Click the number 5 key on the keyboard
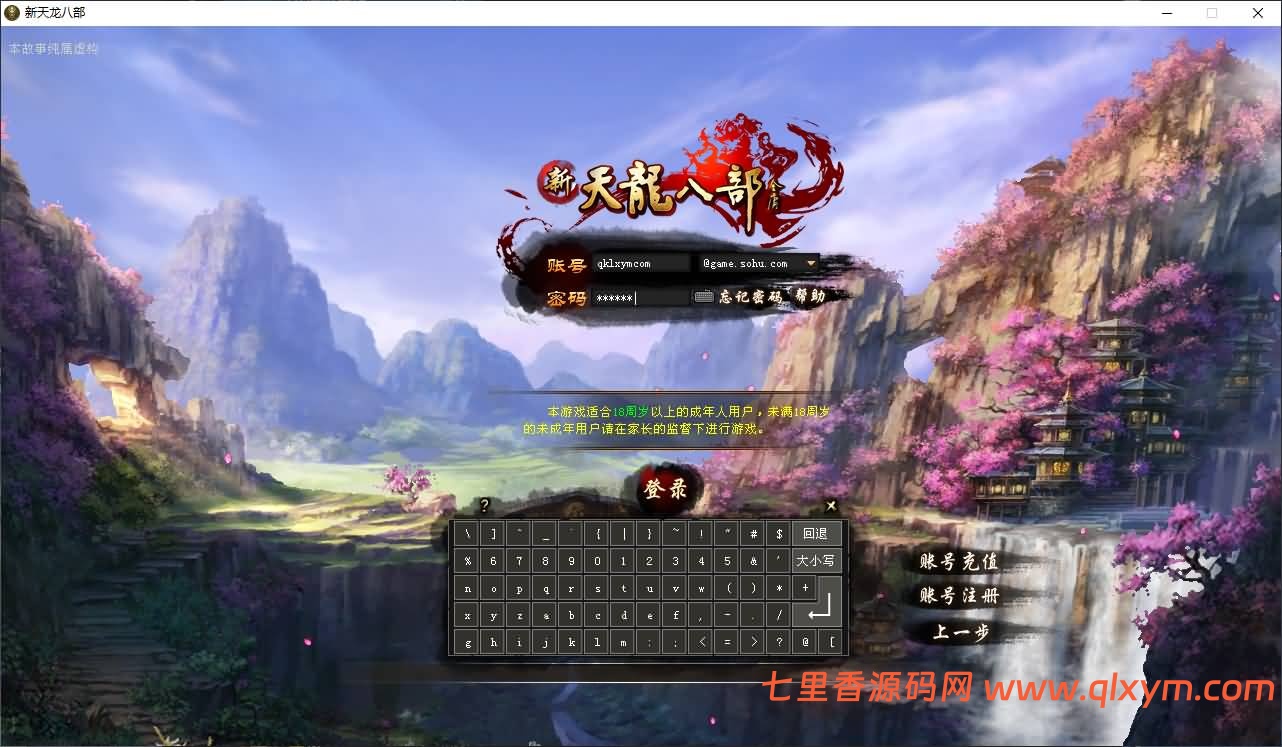Viewport: 1282px width, 747px height. click(x=727, y=560)
